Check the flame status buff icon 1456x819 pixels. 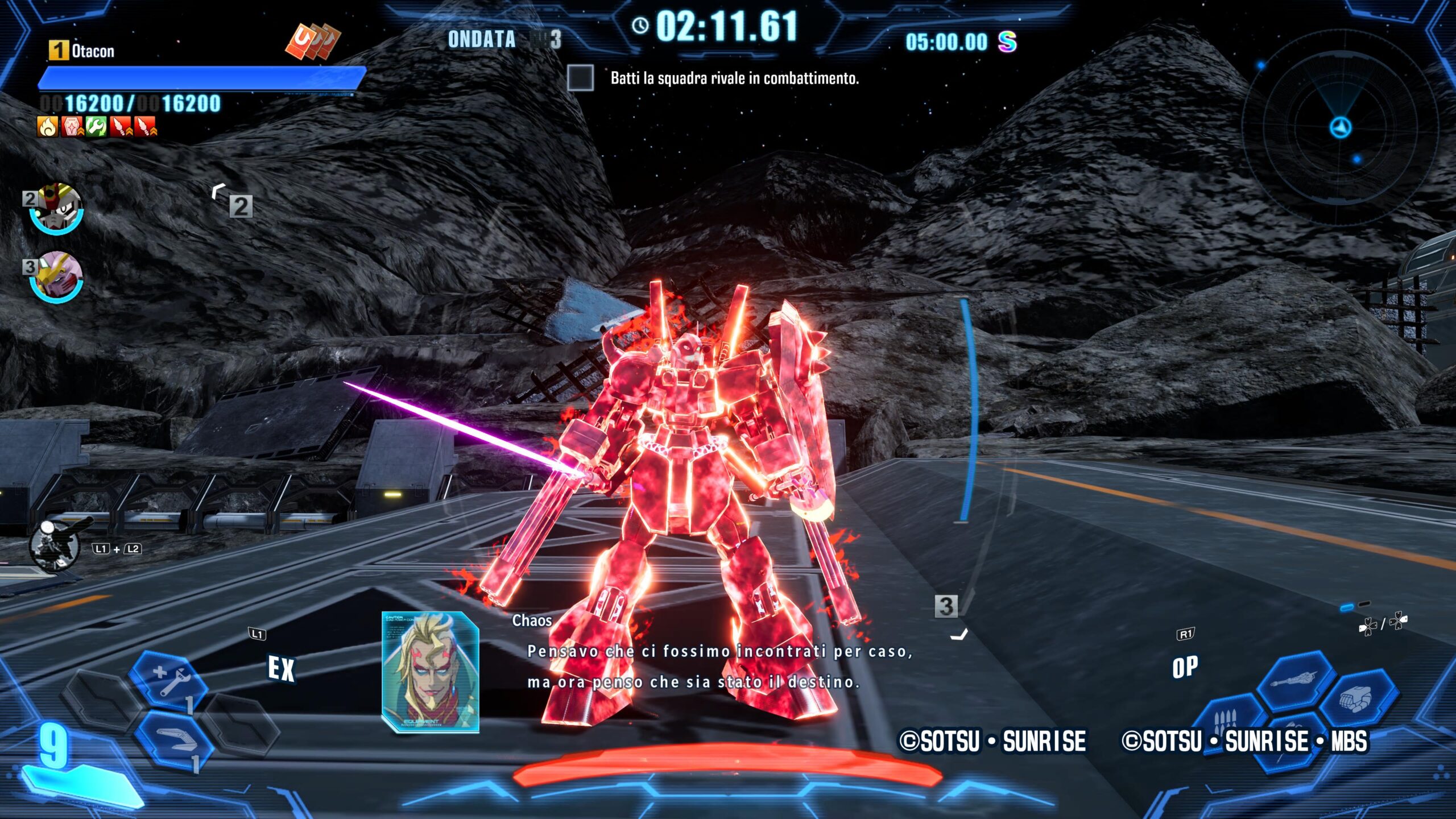coord(48,126)
